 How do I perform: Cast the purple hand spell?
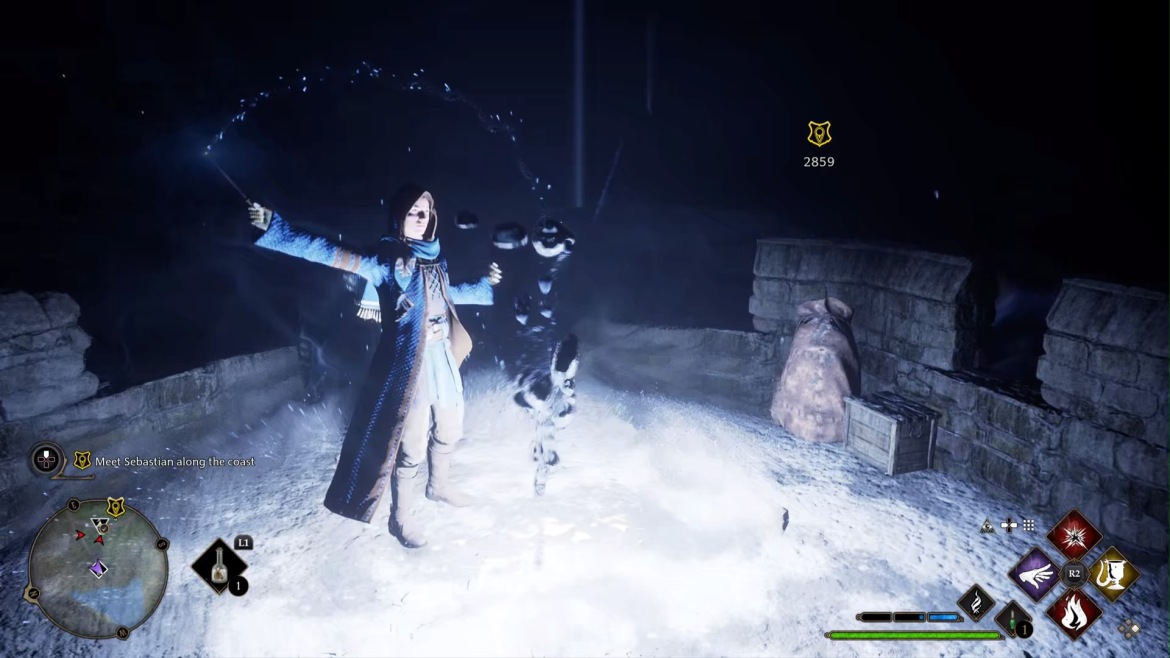(x=1035, y=574)
